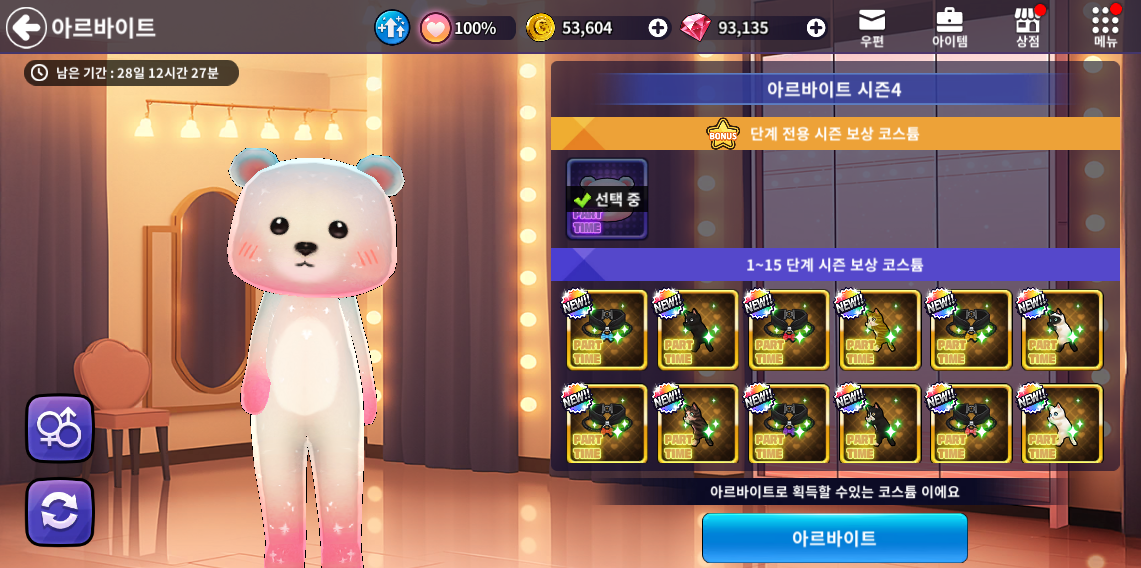Go back from the 아르바이트 screen
Image resolution: width=1141 pixels, height=568 pixels.
point(26,27)
